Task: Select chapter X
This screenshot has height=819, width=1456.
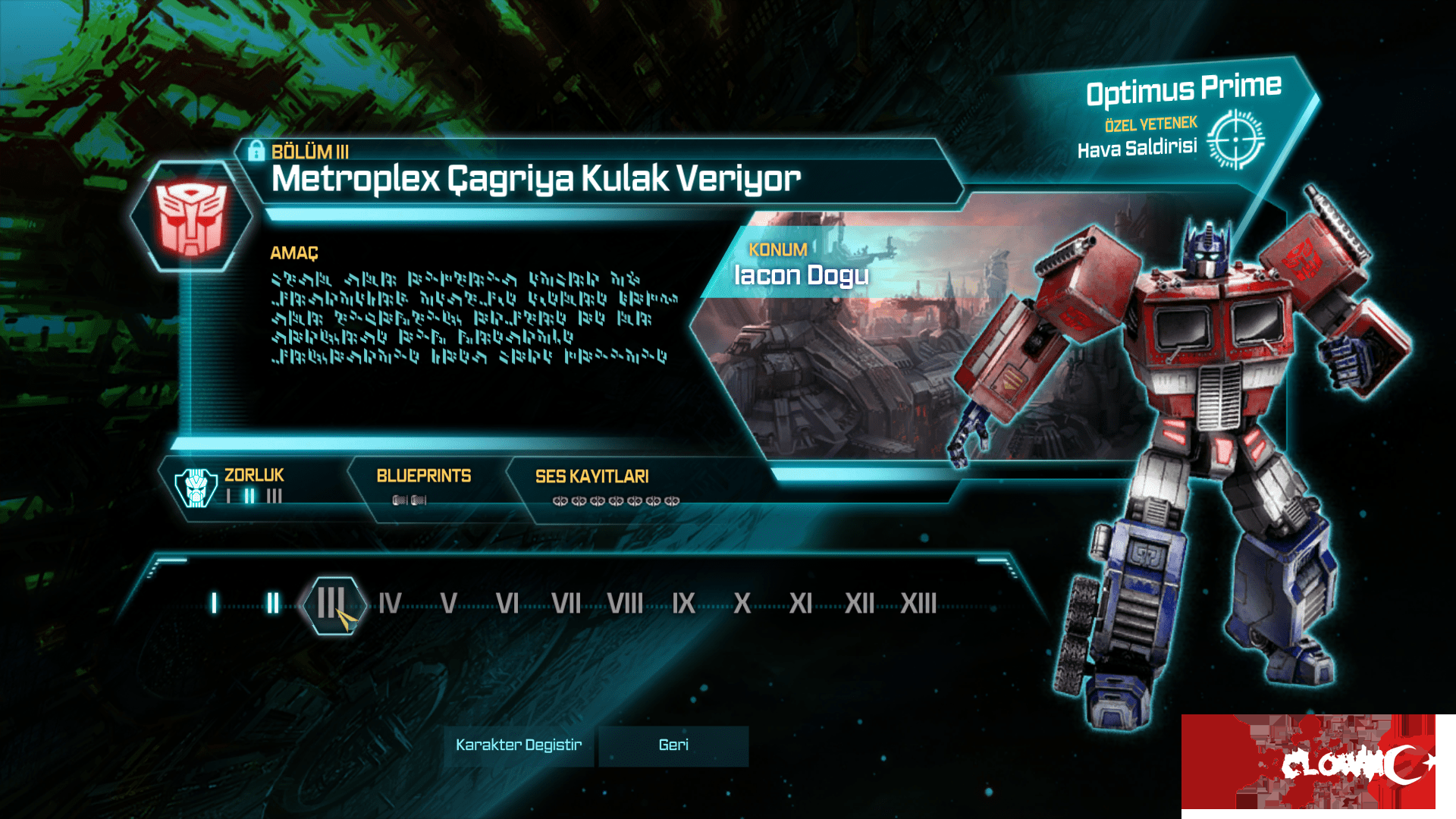Action: [x=742, y=604]
